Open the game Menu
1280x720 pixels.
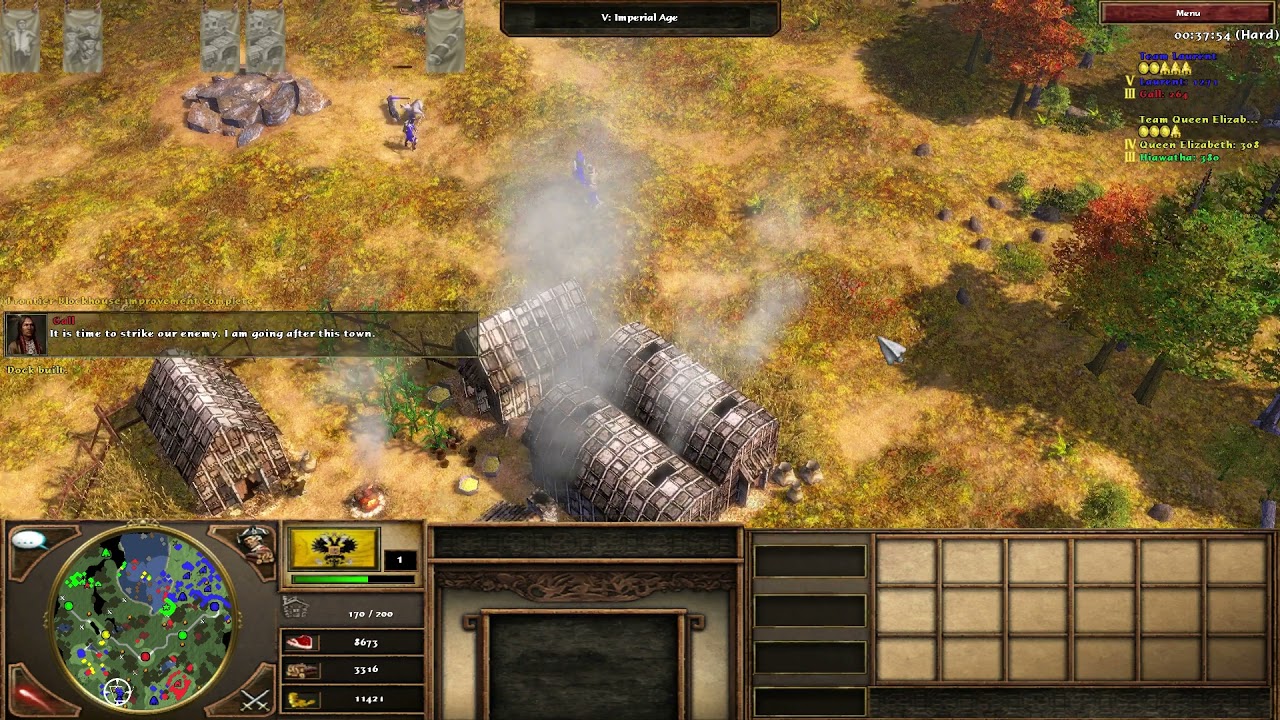click(x=1187, y=13)
